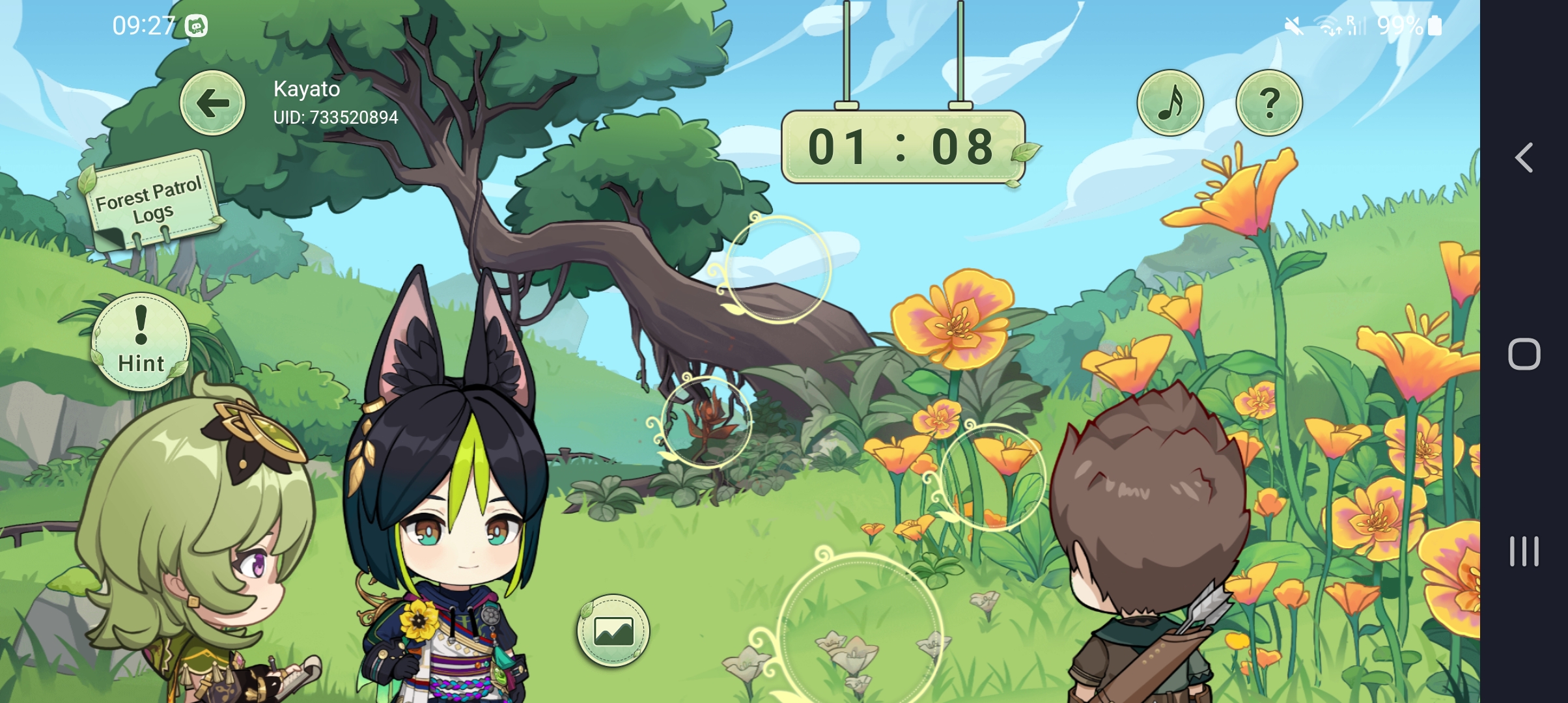The width and height of the screenshot is (1568, 703).
Task: Select Tighnari holding the yellow flower
Action: click(443, 553)
